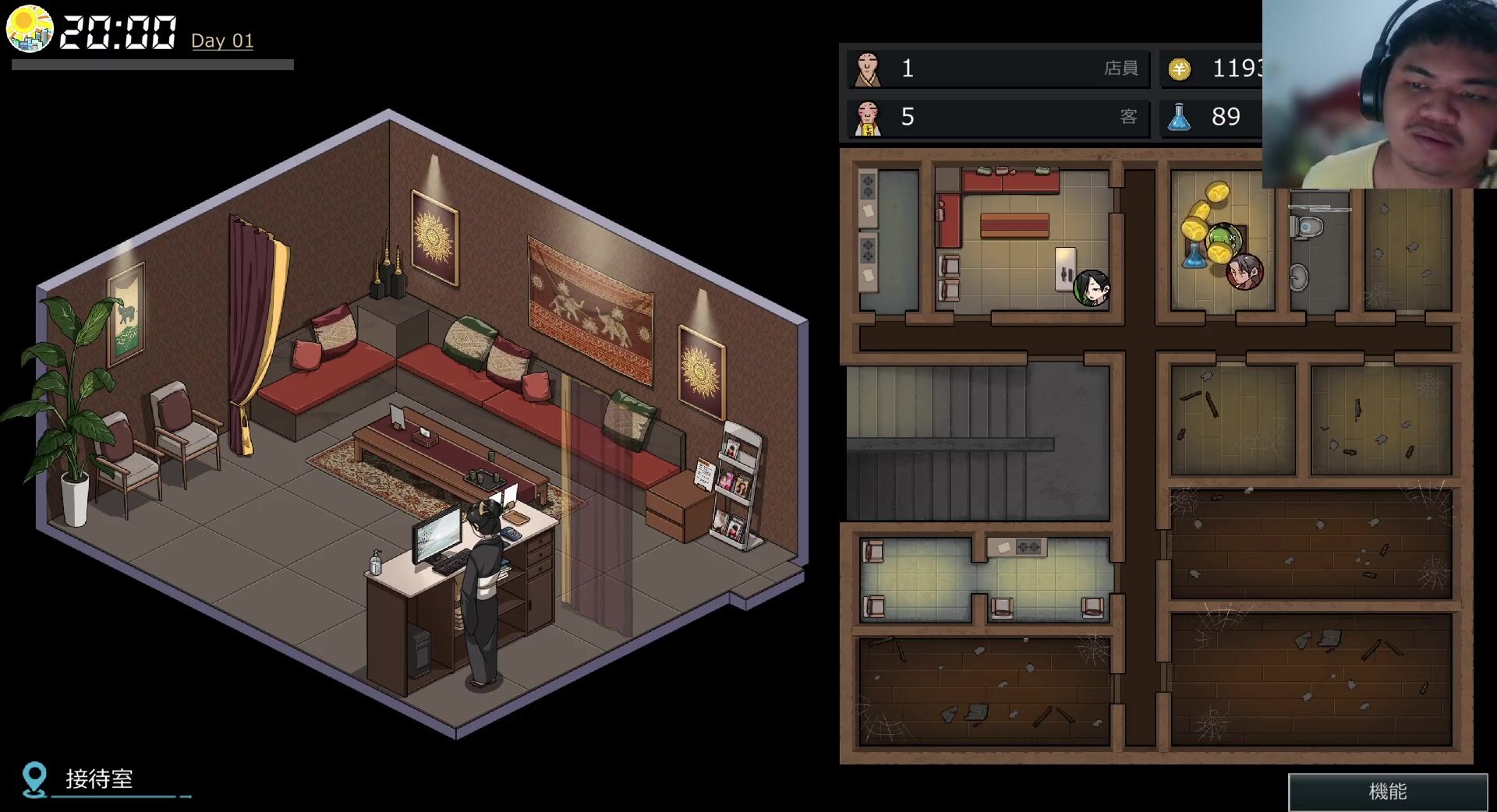
Task: Click the sun time-of-day icon
Action: click(30, 29)
